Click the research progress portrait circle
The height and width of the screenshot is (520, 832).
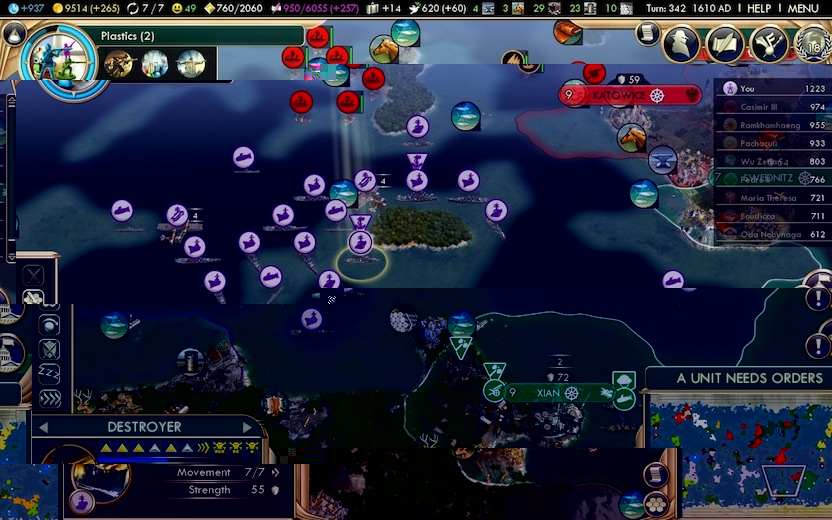58,58
